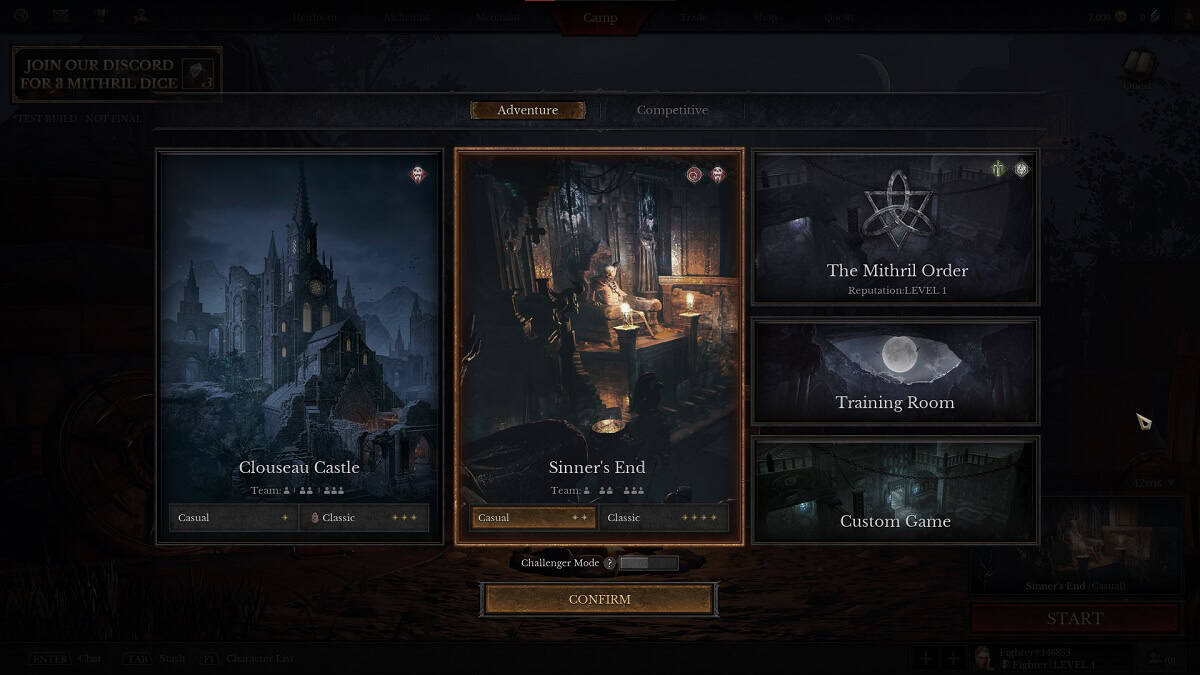This screenshot has width=1200, height=675.
Task: Click the Join Our Discord banner
Action: tap(117, 74)
